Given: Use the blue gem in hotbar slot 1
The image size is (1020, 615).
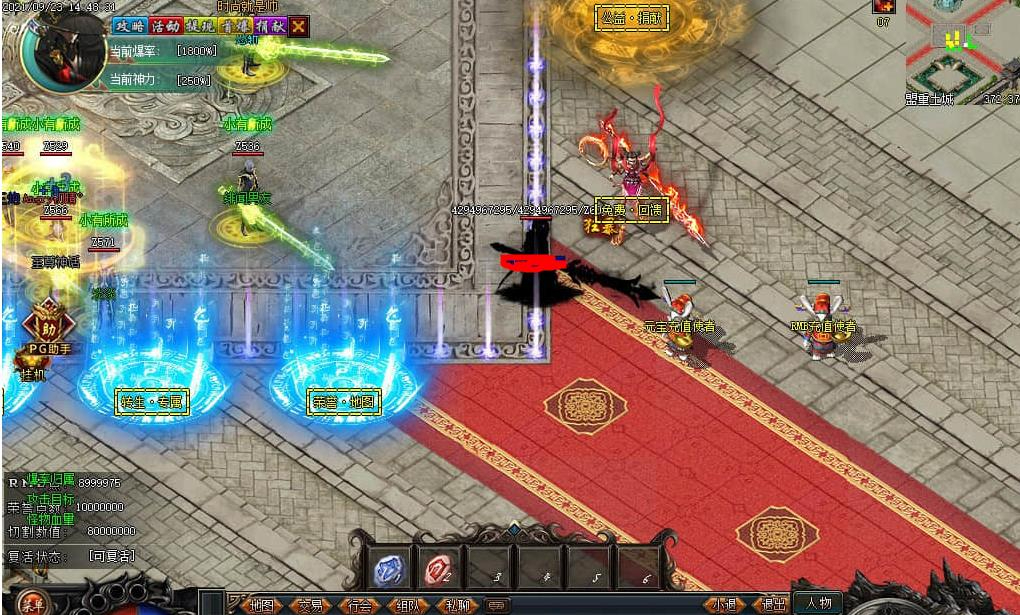Looking at the screenshot, I should click(x=390, y=568).
